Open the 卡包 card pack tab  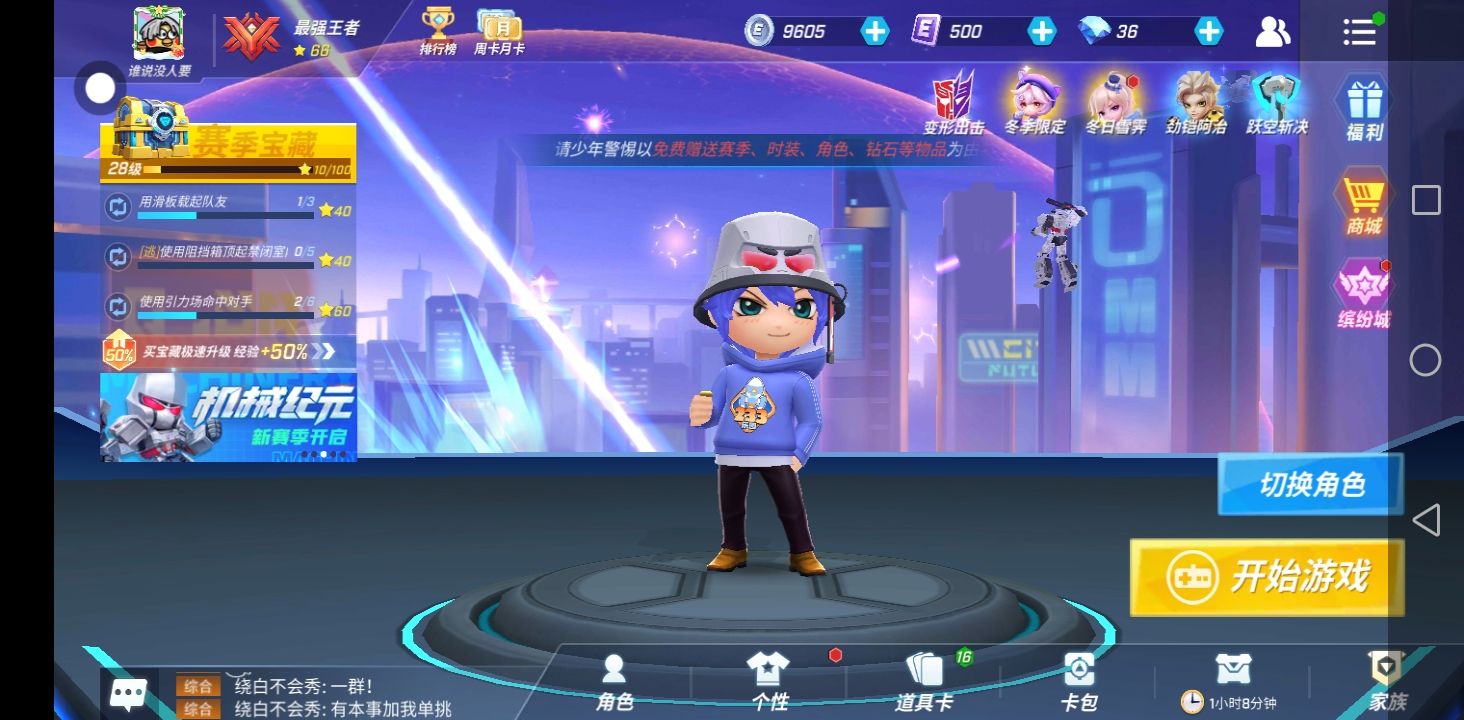1078,682
